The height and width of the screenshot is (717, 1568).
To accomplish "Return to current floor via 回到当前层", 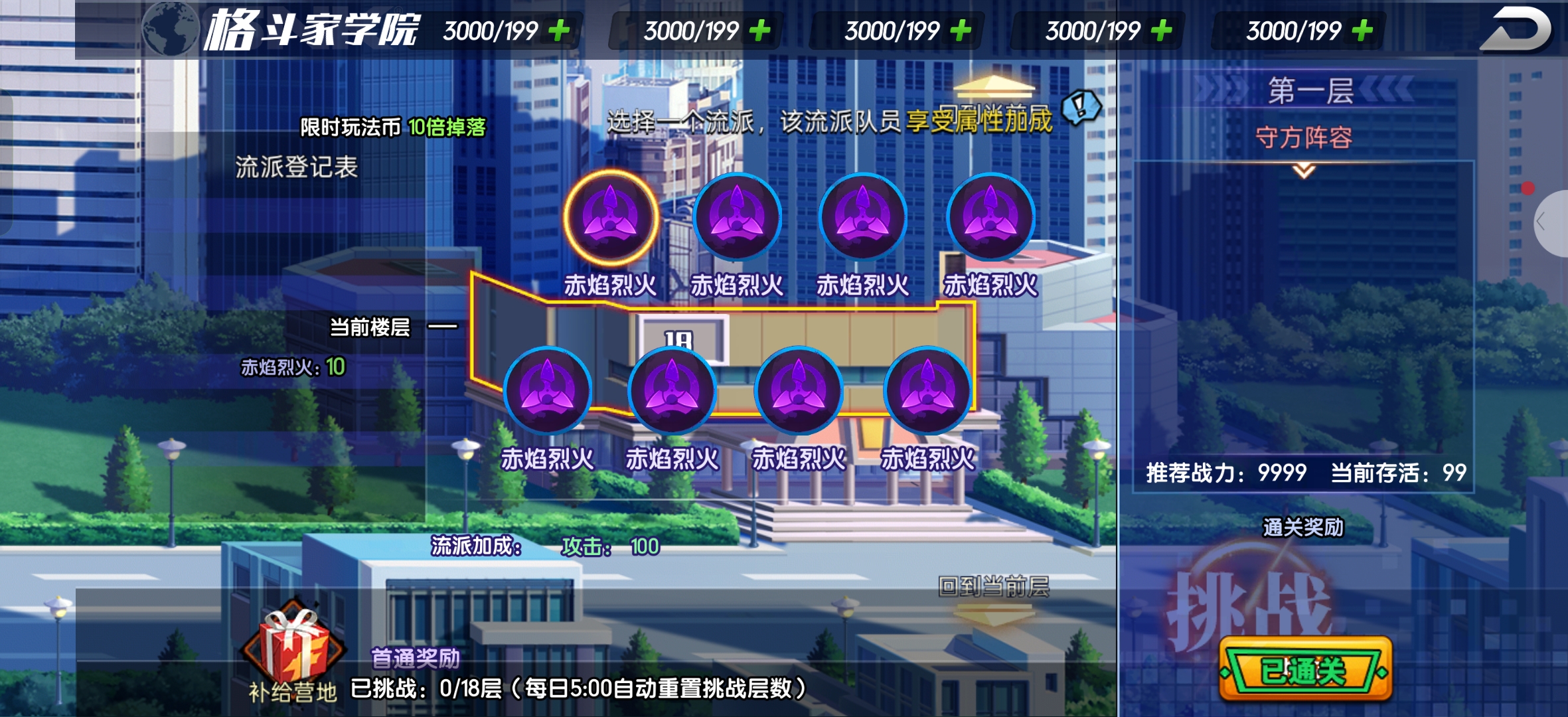I will pos(993,587).
